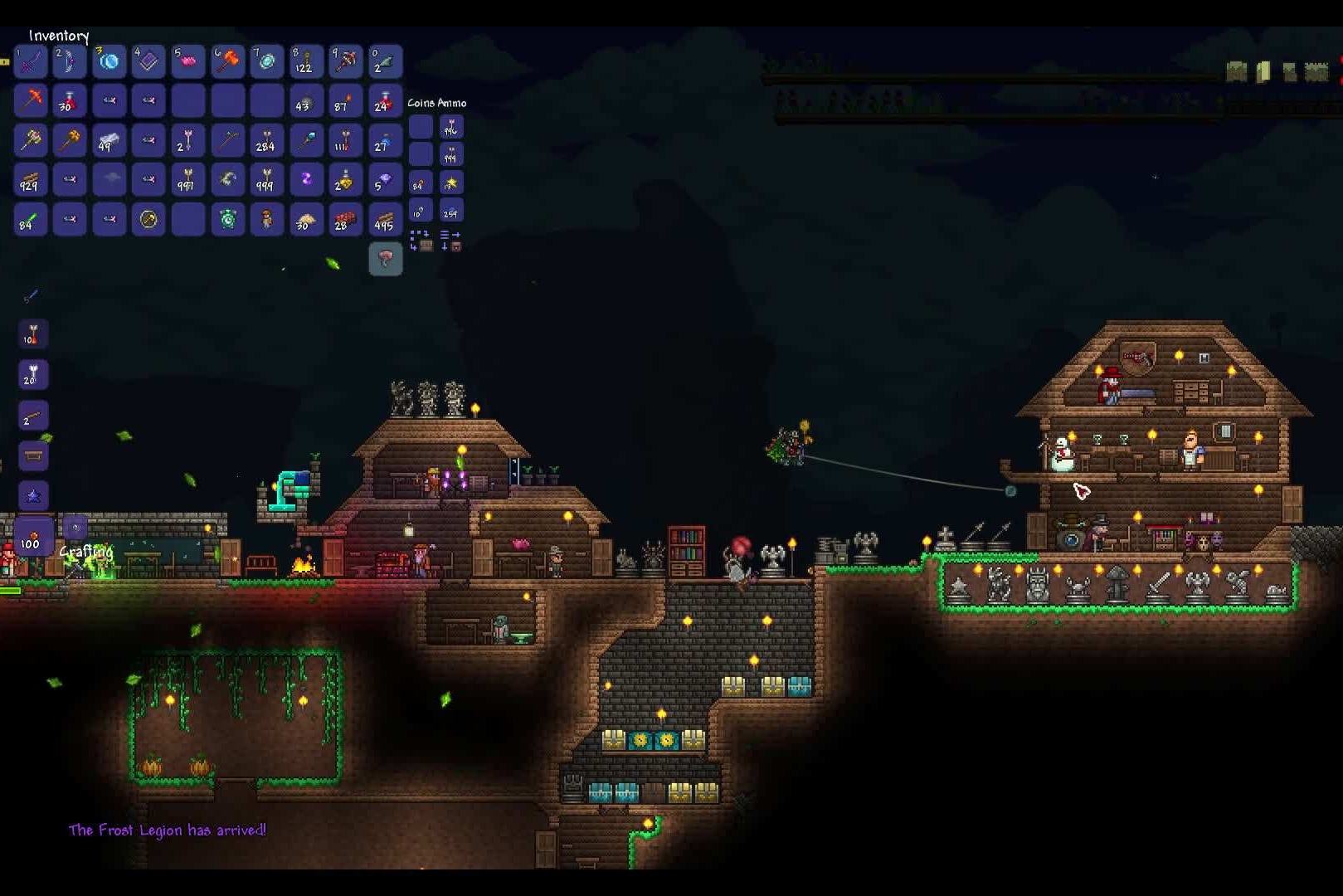Screen dimensions: 1343x896
Task: Pick up the green alarm clock item
Action: pyautogui.click(x=228, y=219)
